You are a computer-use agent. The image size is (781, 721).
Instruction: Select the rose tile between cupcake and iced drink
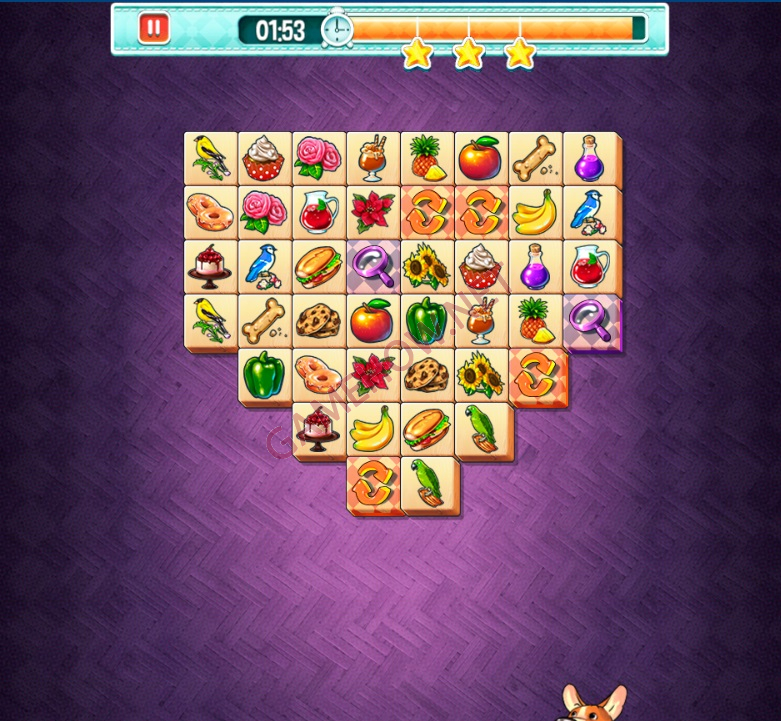pos(319,158)
